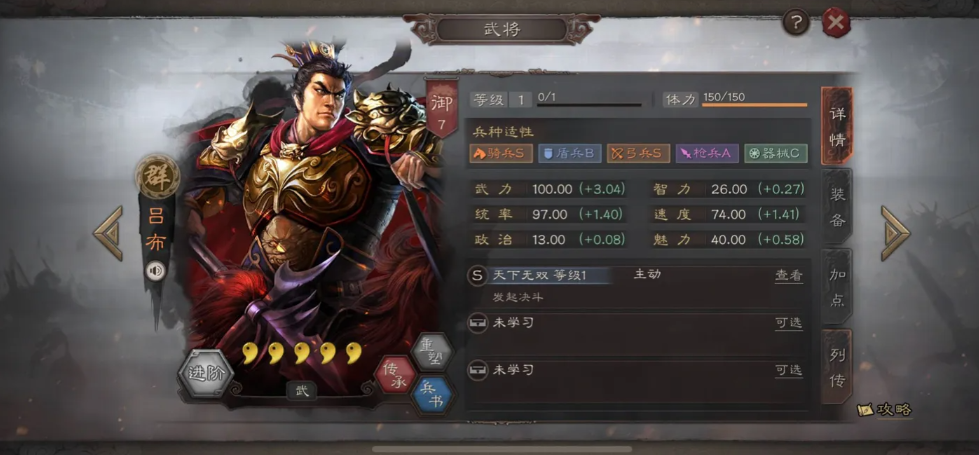Screen dimensions: 979x455
Task: Tap the 进阶 advance hexagon button
Action: 205,374
